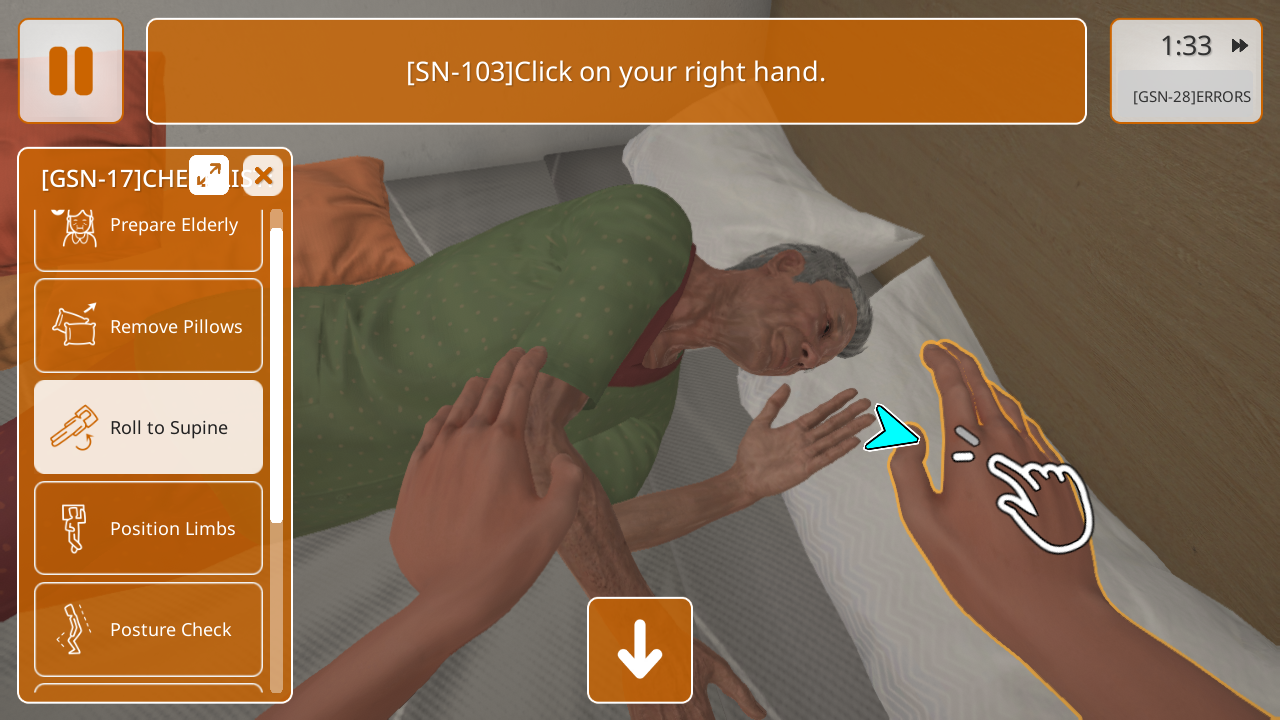Click the checklist scrollbar
Image resolution: width=1280 pixels, height=720 pixels.
[276, 375]
